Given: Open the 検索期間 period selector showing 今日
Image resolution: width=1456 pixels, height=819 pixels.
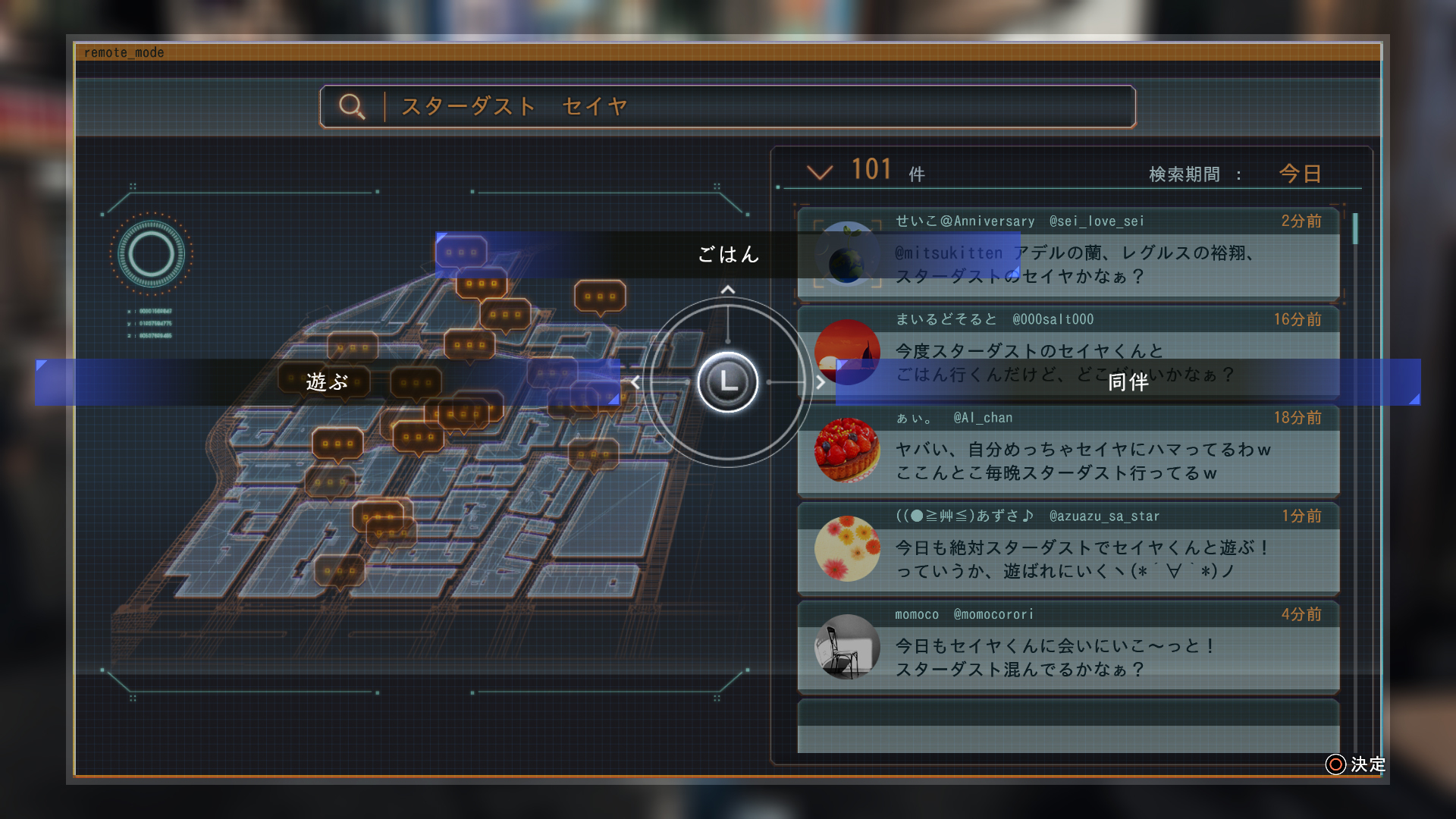Looking at the screenshot, I should [x=1298, y=173].
